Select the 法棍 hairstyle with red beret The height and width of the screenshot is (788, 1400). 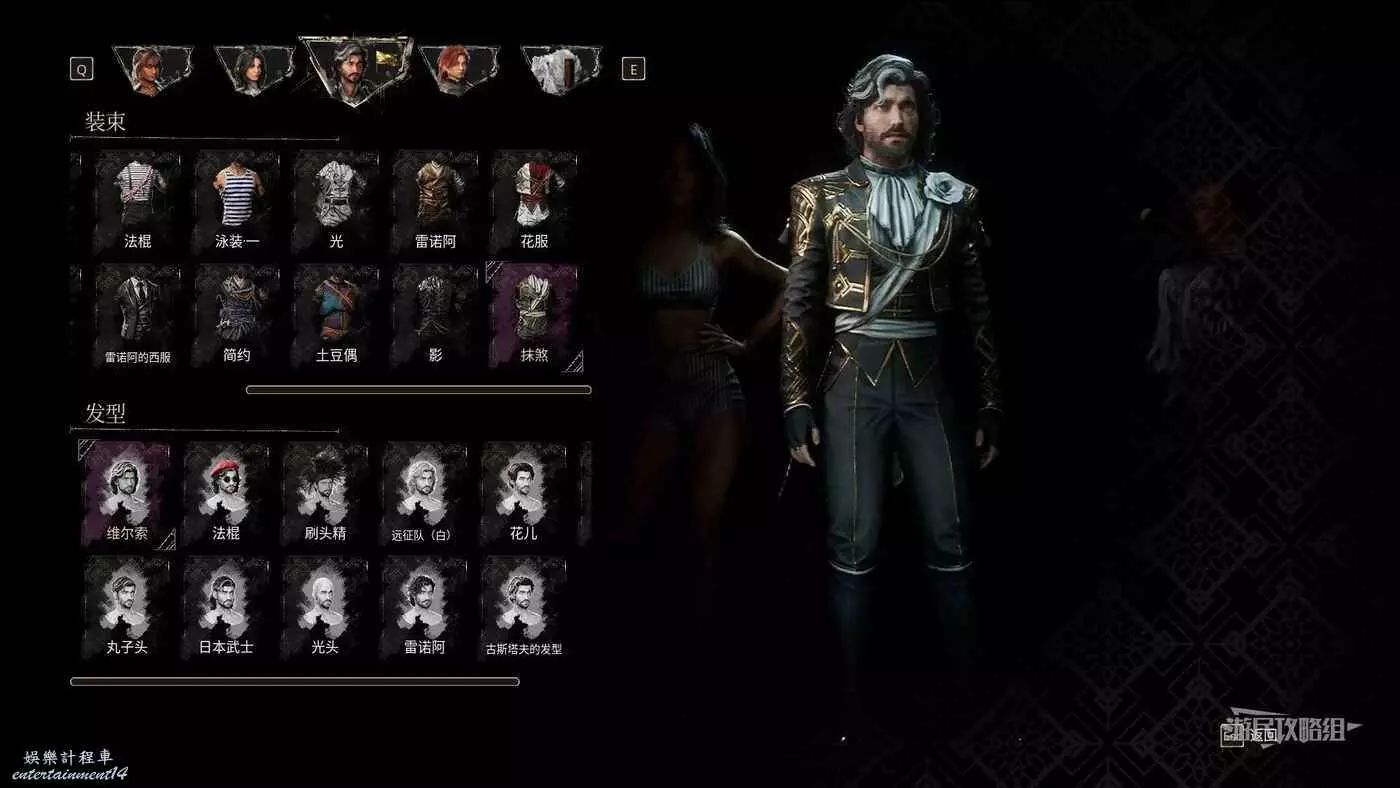226,494
